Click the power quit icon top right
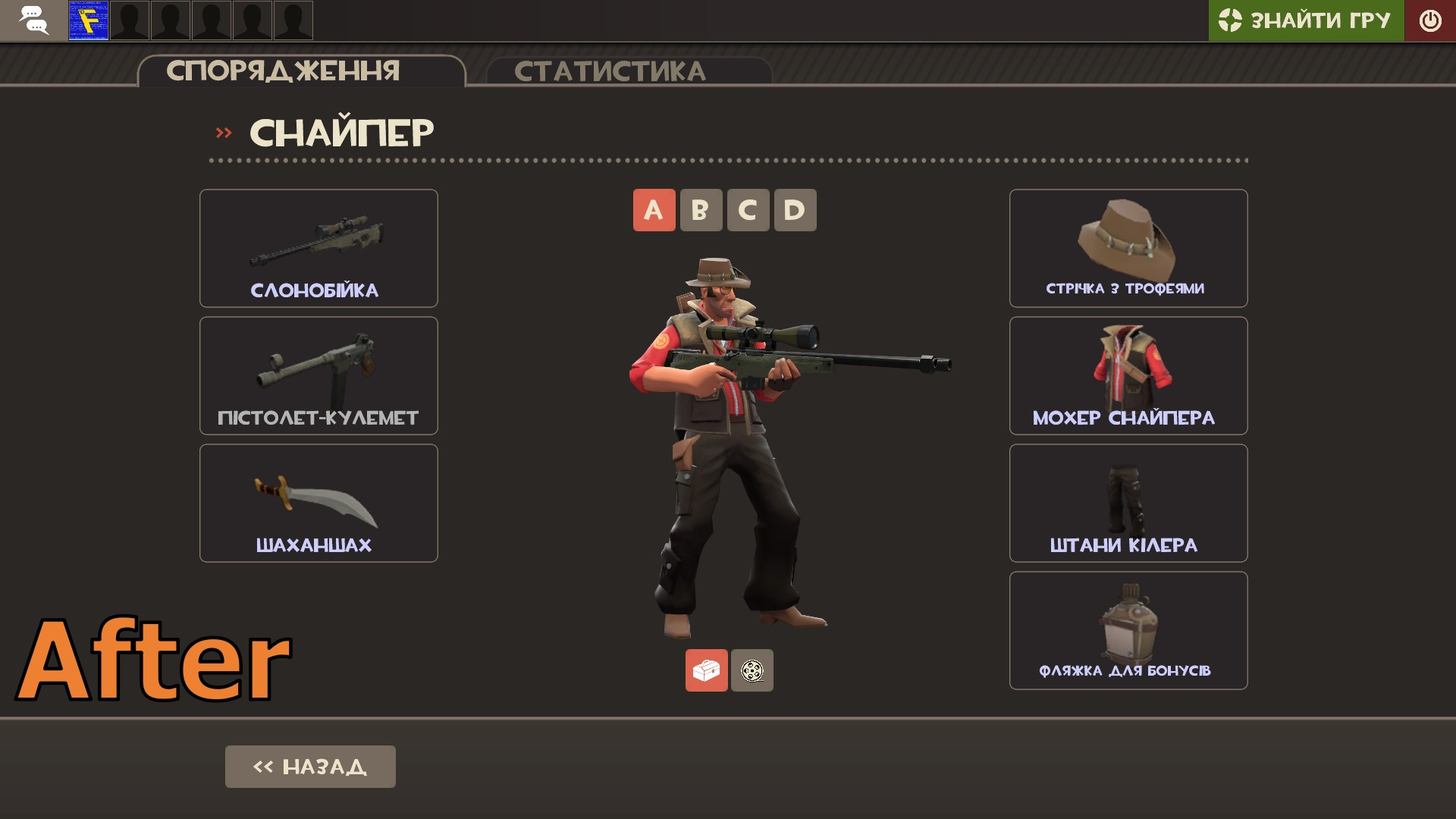Image resolution: width=1456 pixels, height=819 pixels. pyautogui.click(x=1430, y=20)
